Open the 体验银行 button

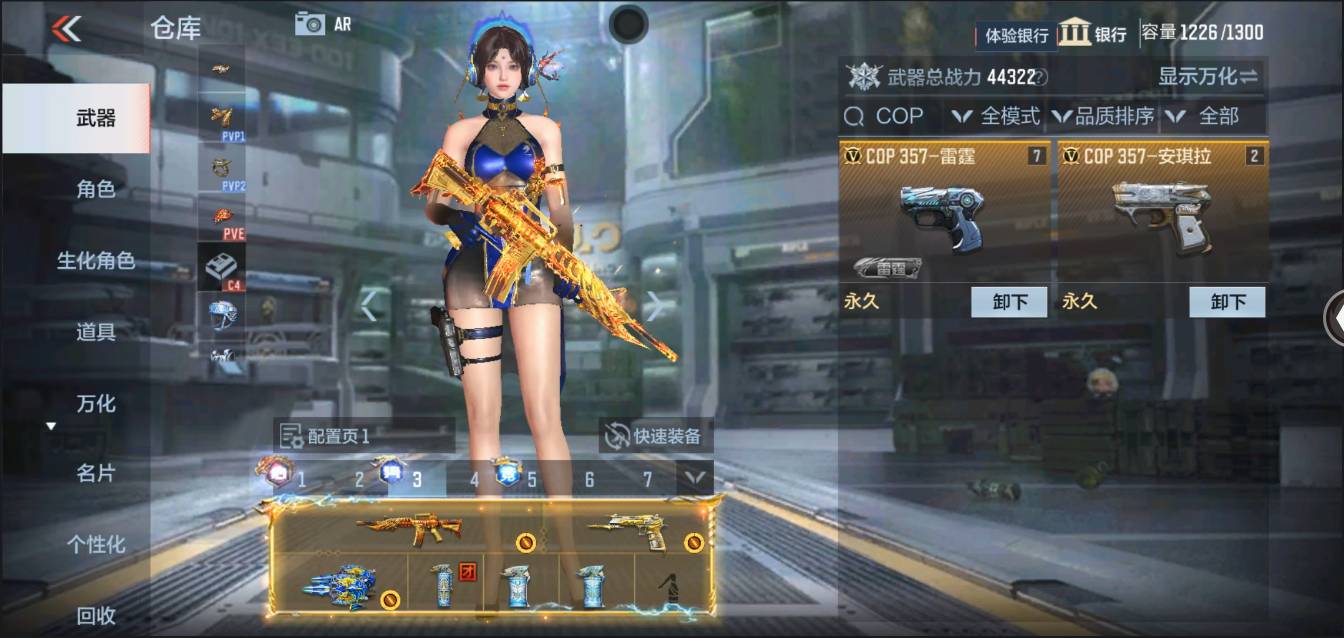(x=1016, y=35)
